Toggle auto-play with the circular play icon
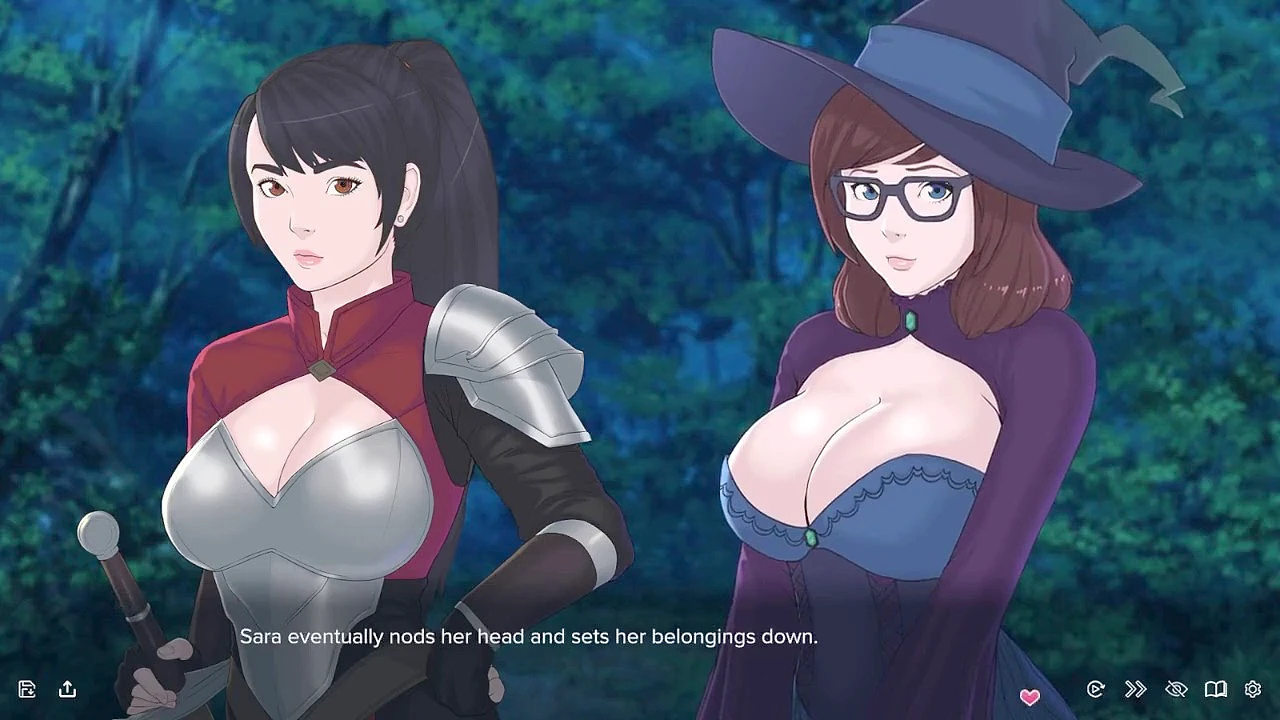The width and height of the screenshot is (1280, 720). pyautogui.click(x=1096, y=689)
